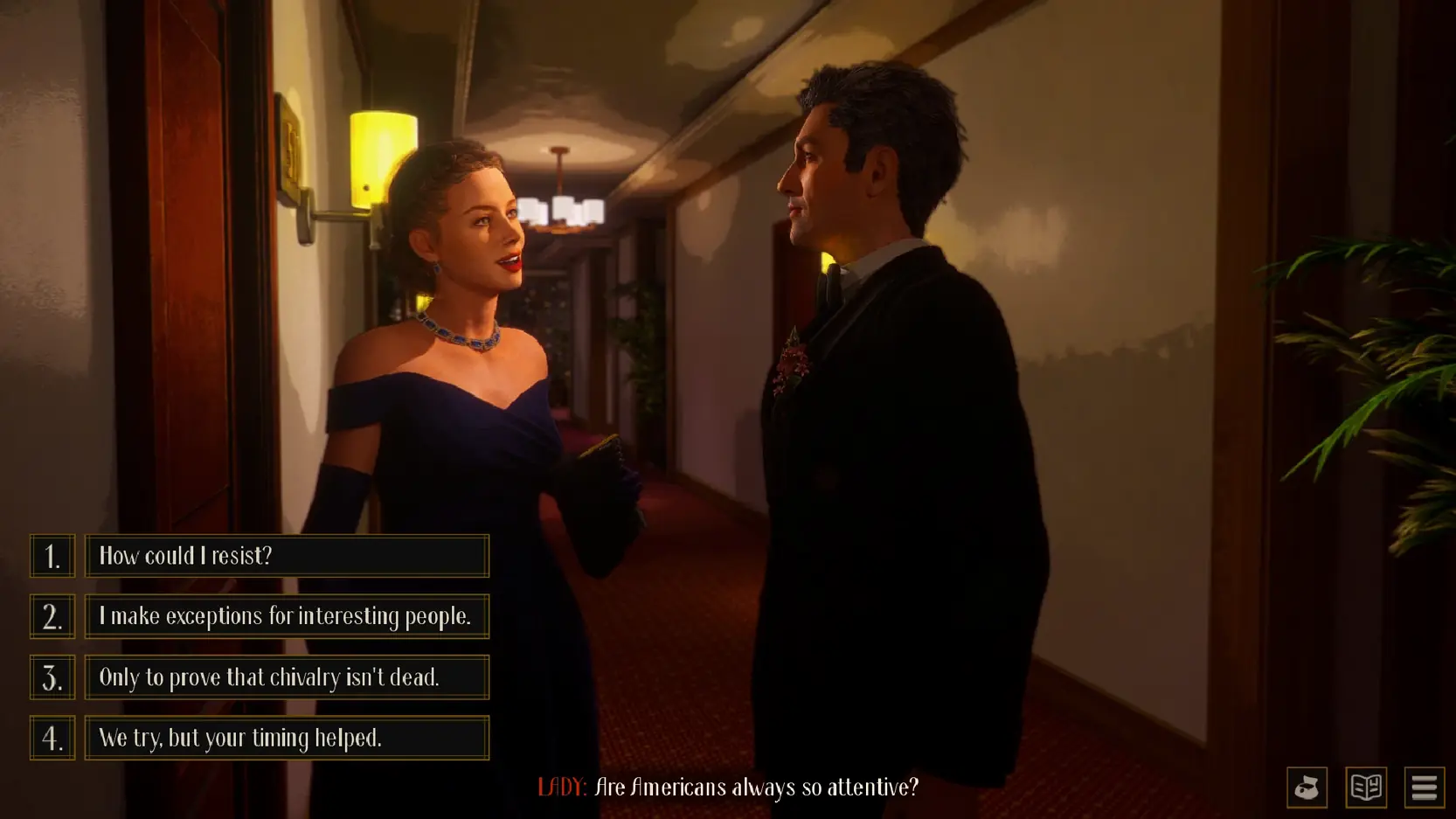The image size is (1456, 819).
Task: Open the three-line hamburger menu
Action: tap(1425, 788)
